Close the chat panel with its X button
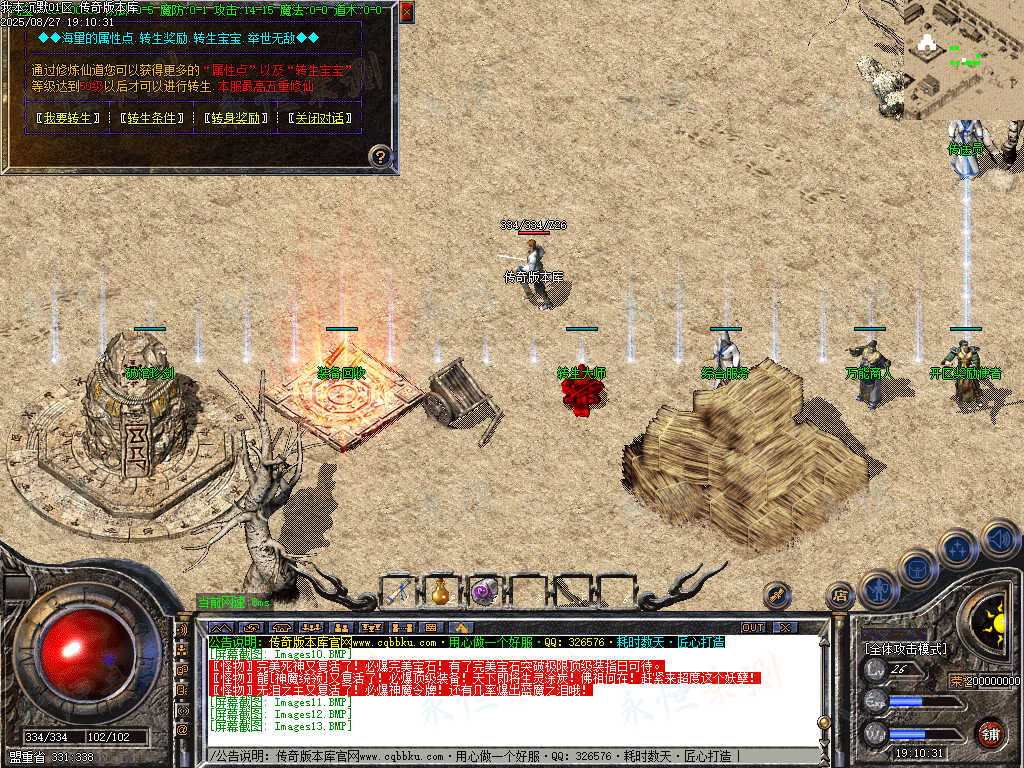The image size is (1024, 768). [x=785, y=628]
